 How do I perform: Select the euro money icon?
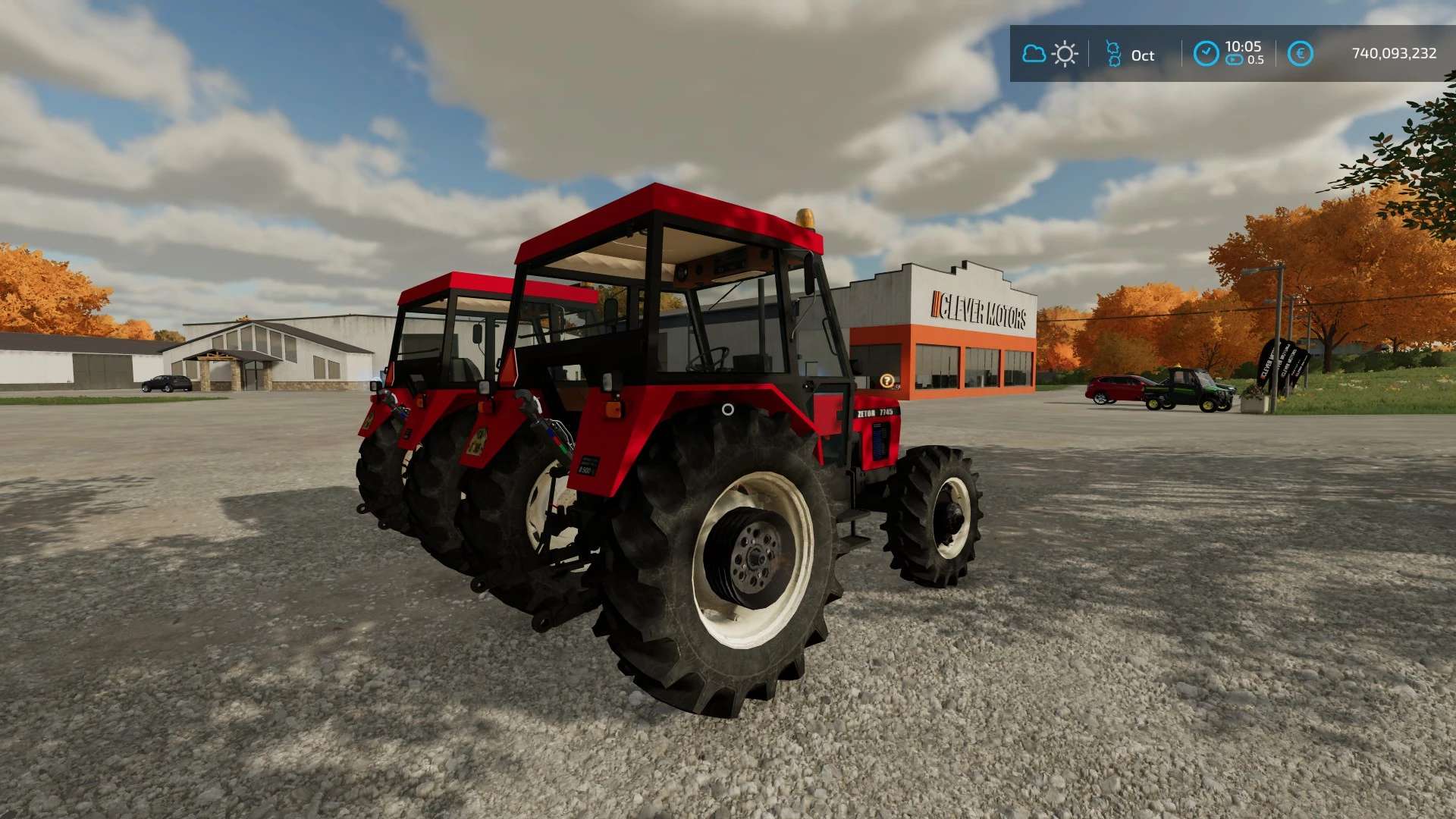(x=1300, y=54)
